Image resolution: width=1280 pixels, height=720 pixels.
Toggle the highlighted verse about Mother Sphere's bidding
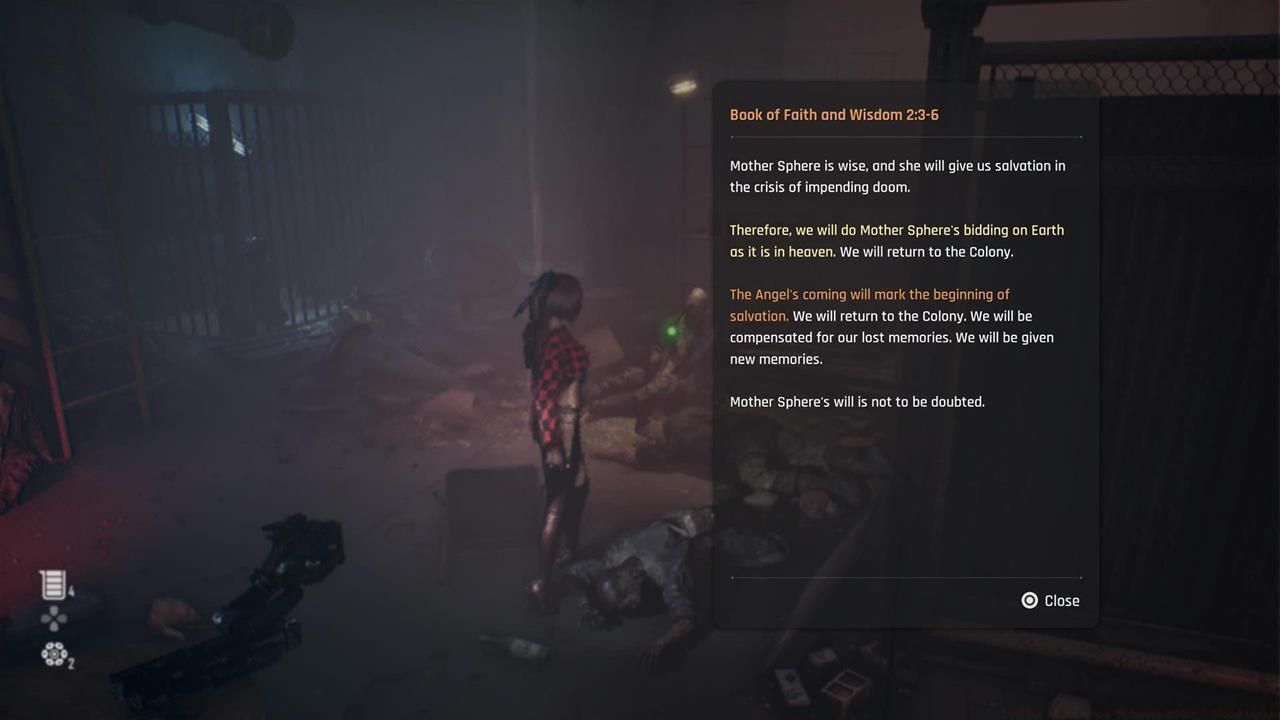coord(897,240)
